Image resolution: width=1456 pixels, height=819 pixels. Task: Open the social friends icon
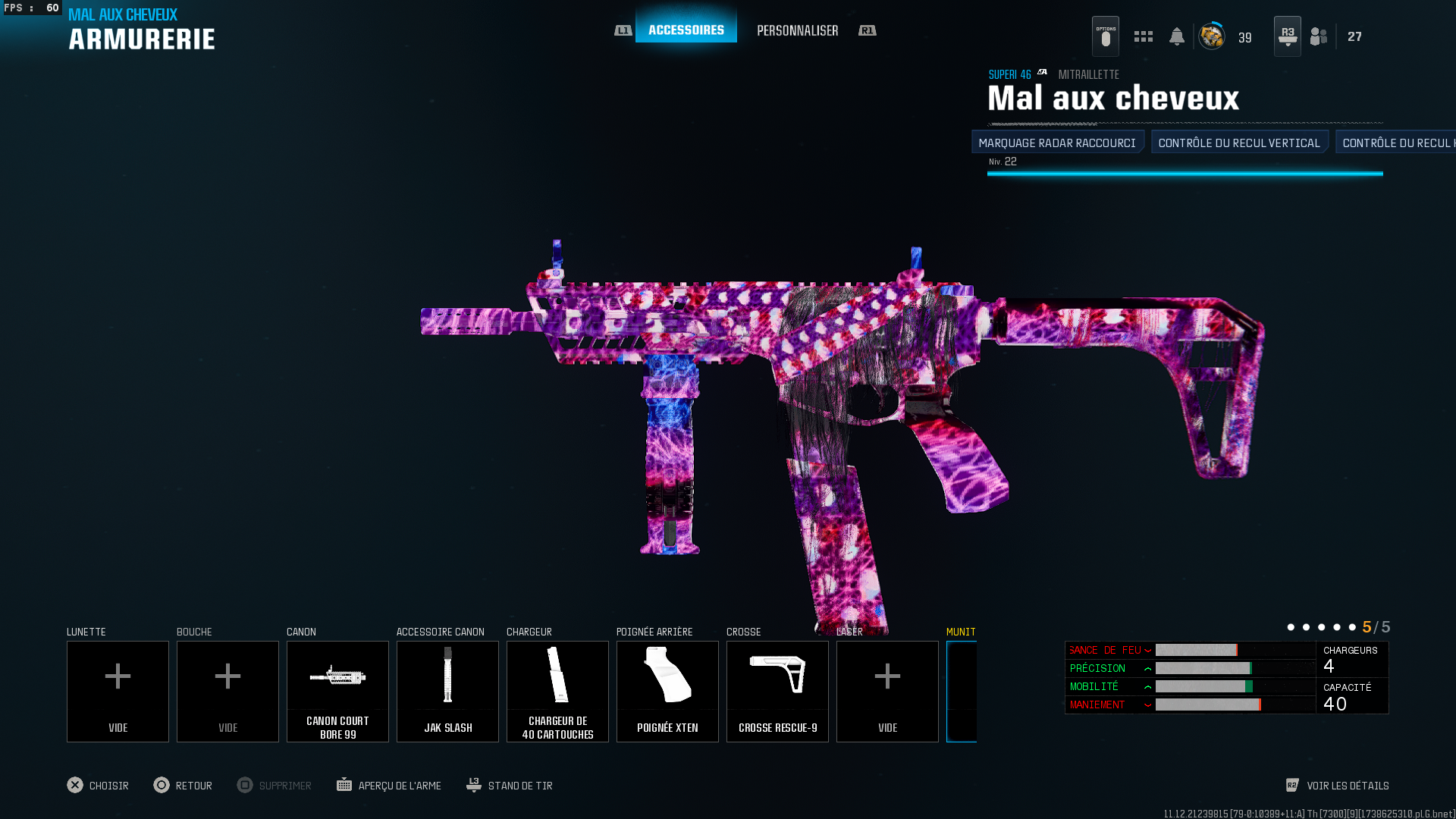(1319, 36)
